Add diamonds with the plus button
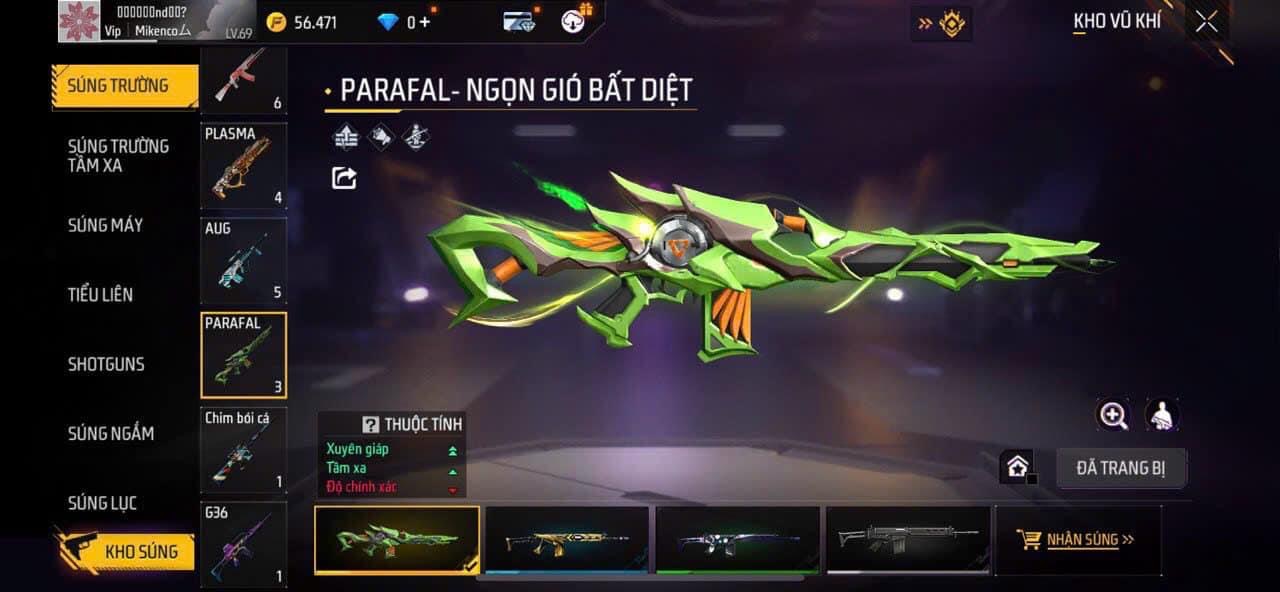 tap(425, 22)
